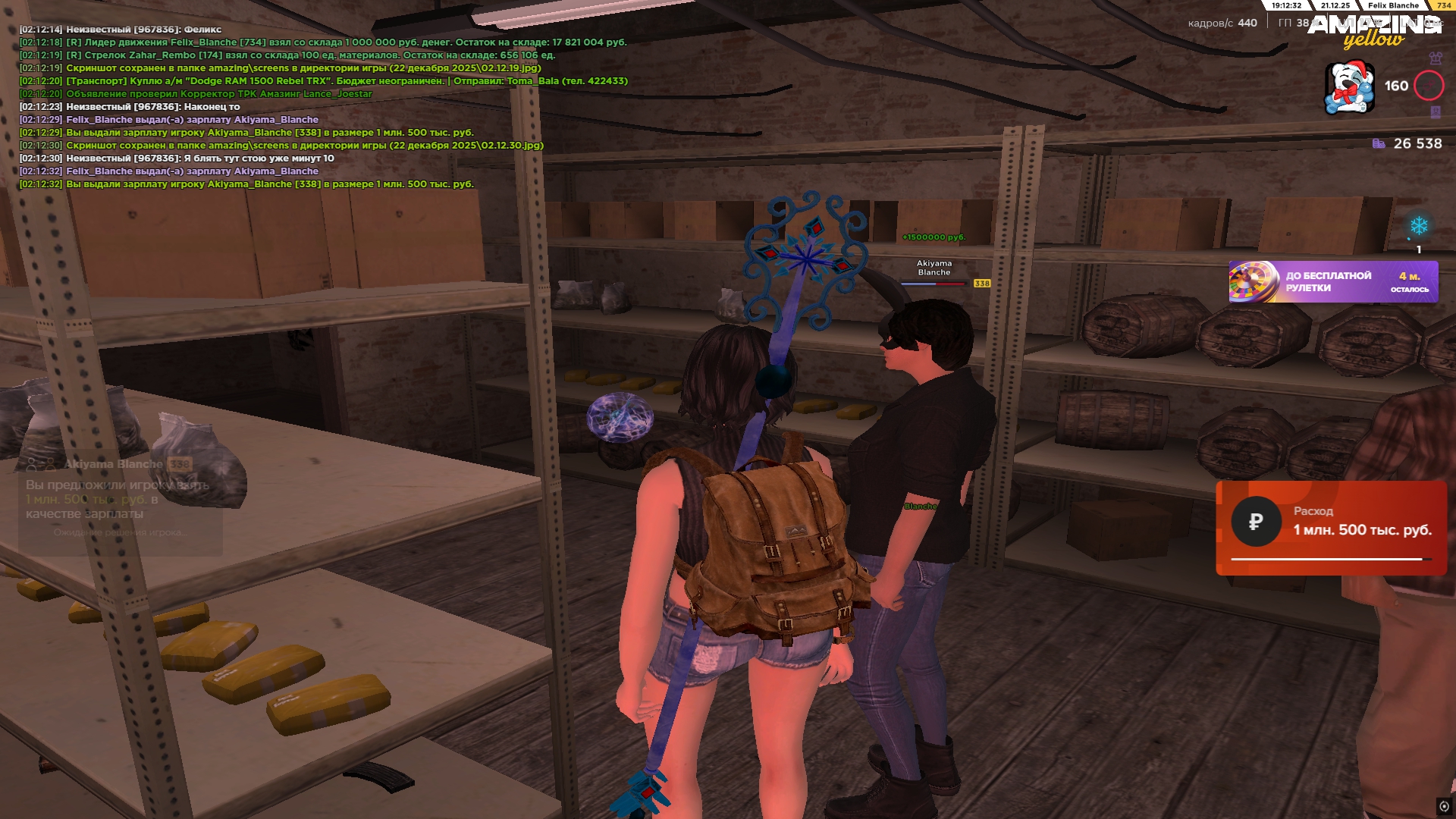This screenshot has width=1456, height=819.
Task: Click the chat log message area
Action: (323, 106)
